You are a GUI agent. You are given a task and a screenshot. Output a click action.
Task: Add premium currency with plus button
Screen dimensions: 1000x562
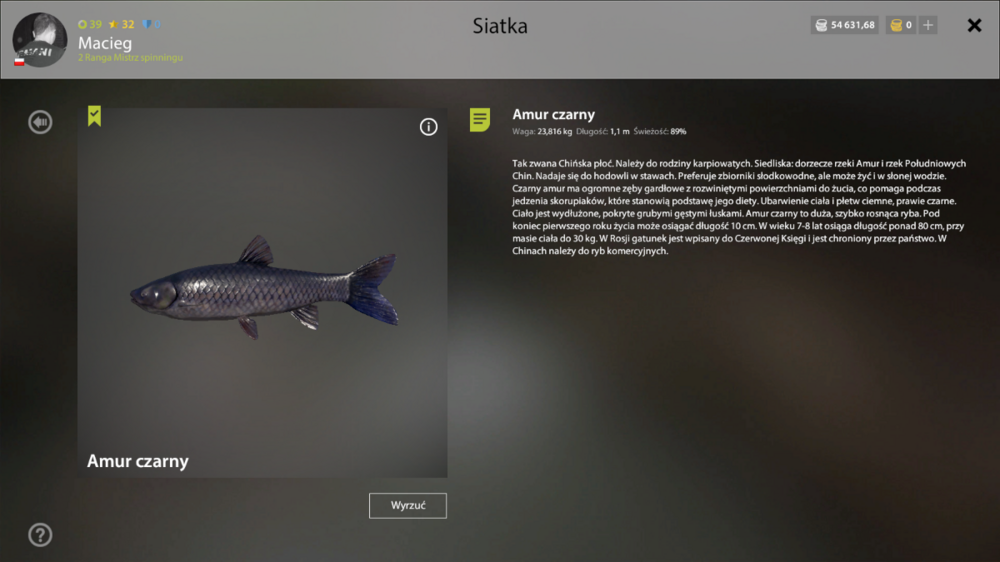pos(928,25)
